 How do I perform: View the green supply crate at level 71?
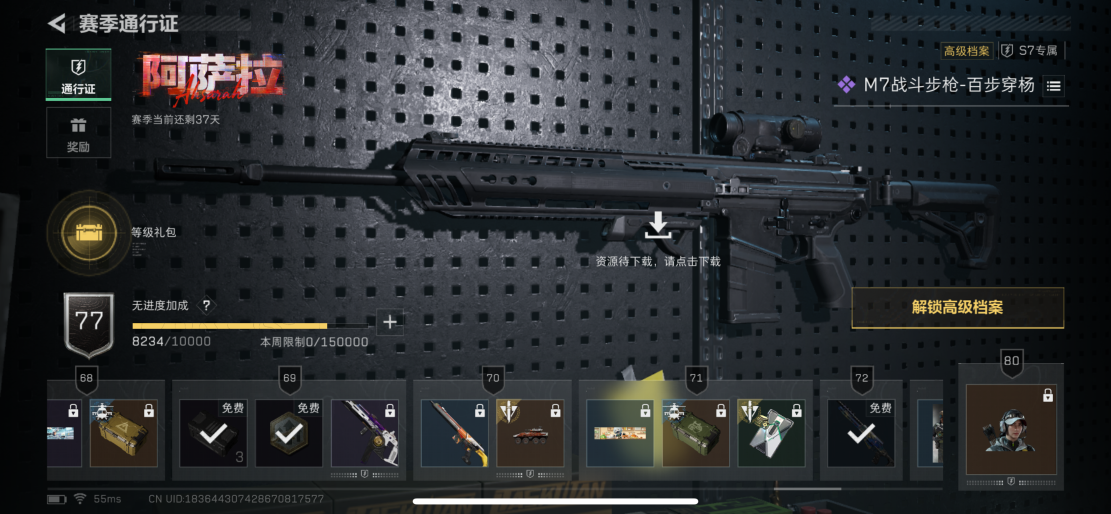click(x=695, y=433)
